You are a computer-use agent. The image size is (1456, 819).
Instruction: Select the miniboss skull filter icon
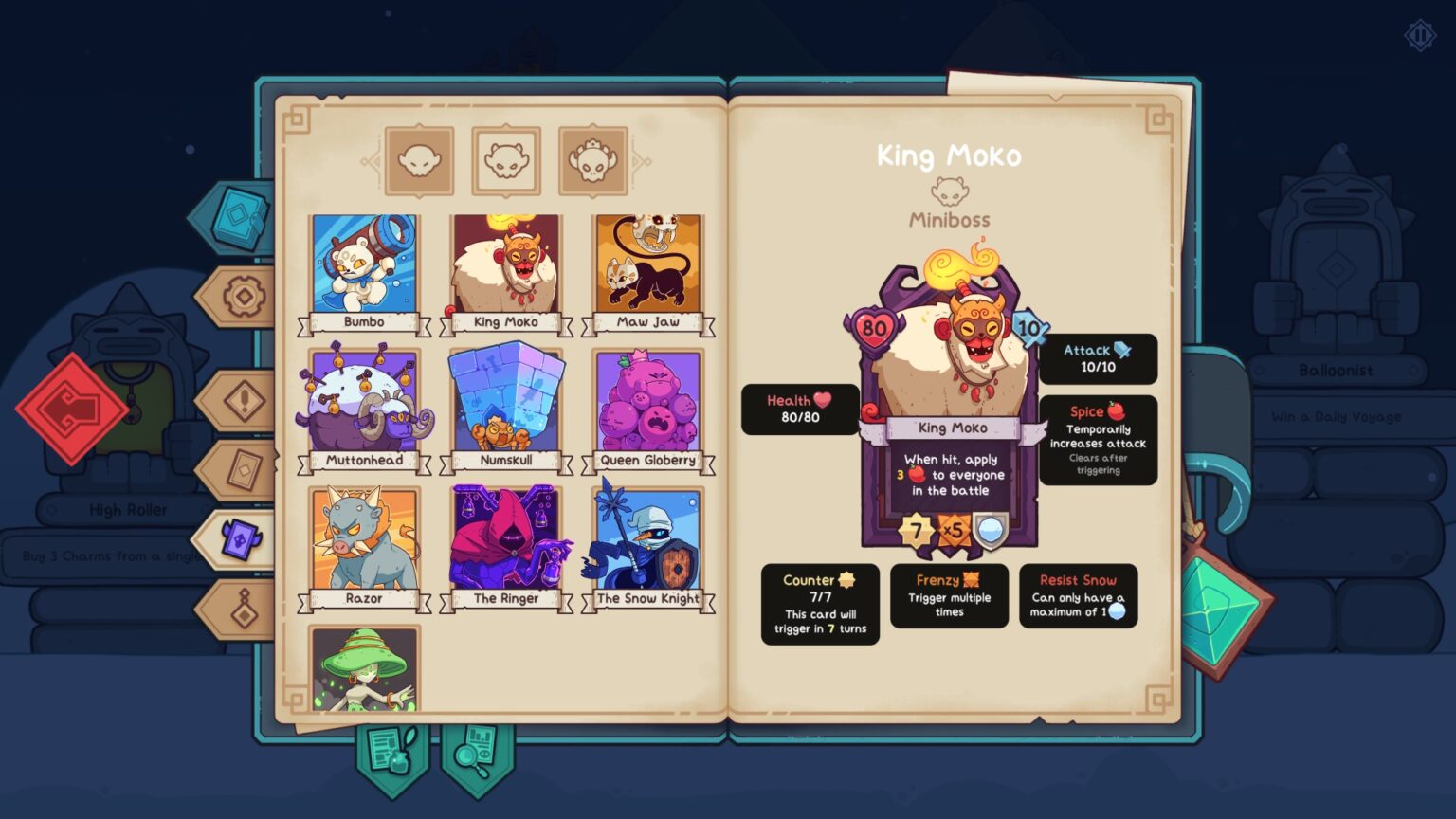(505, 158)
